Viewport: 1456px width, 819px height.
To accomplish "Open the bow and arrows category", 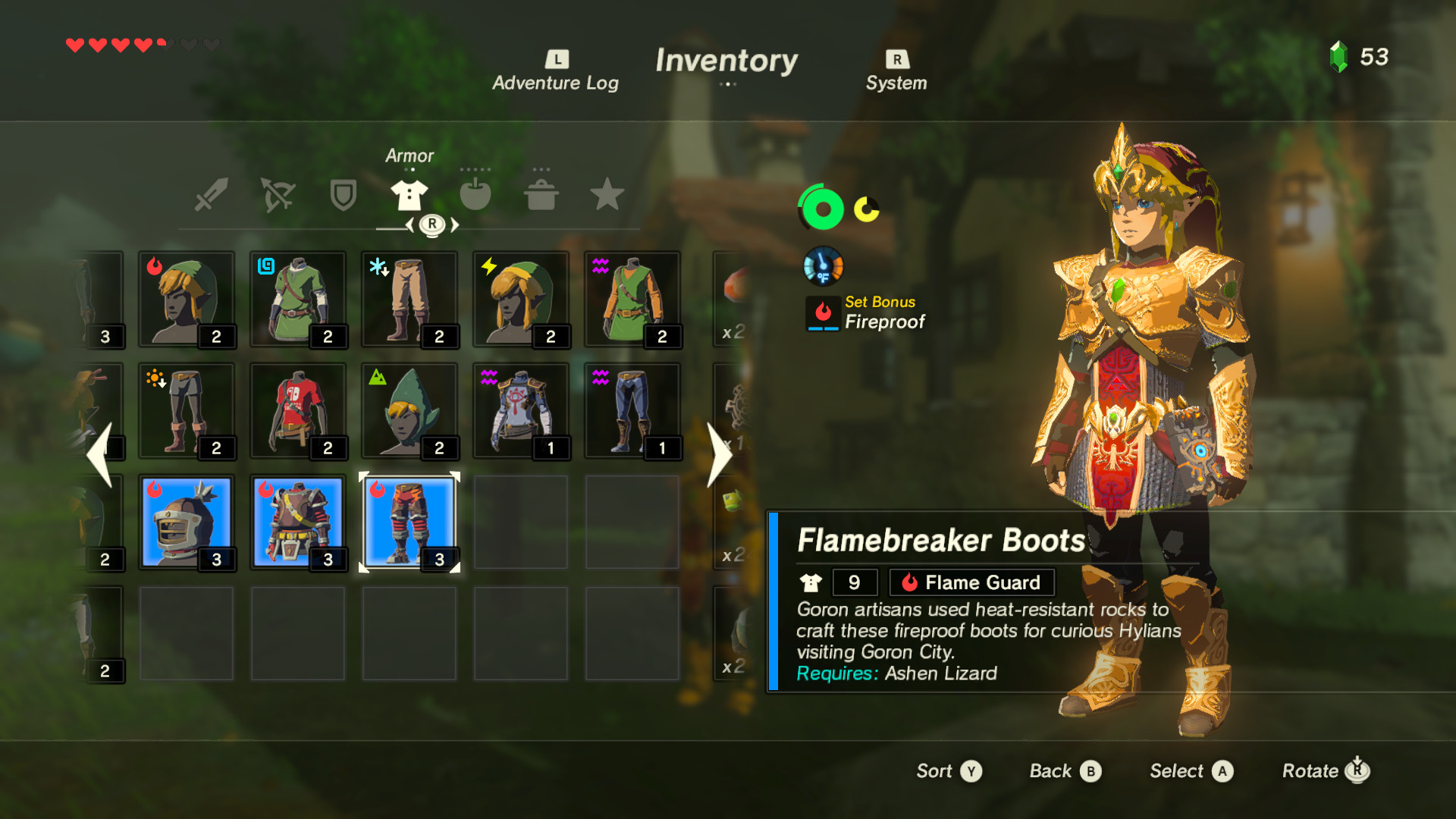I will 278,194.
